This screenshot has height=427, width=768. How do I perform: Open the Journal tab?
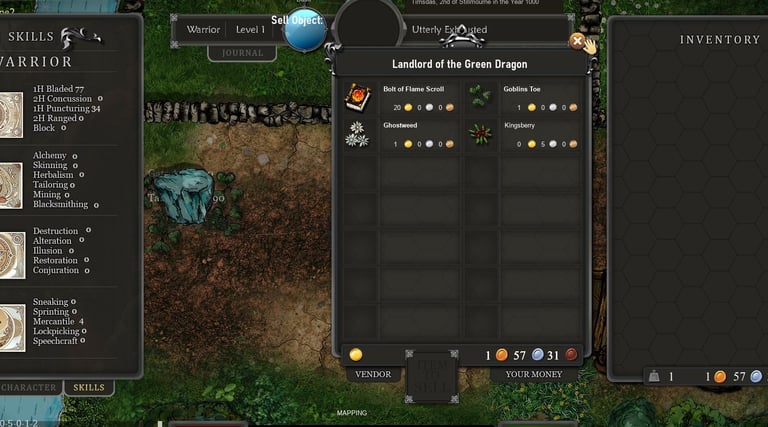click(242, 53)
